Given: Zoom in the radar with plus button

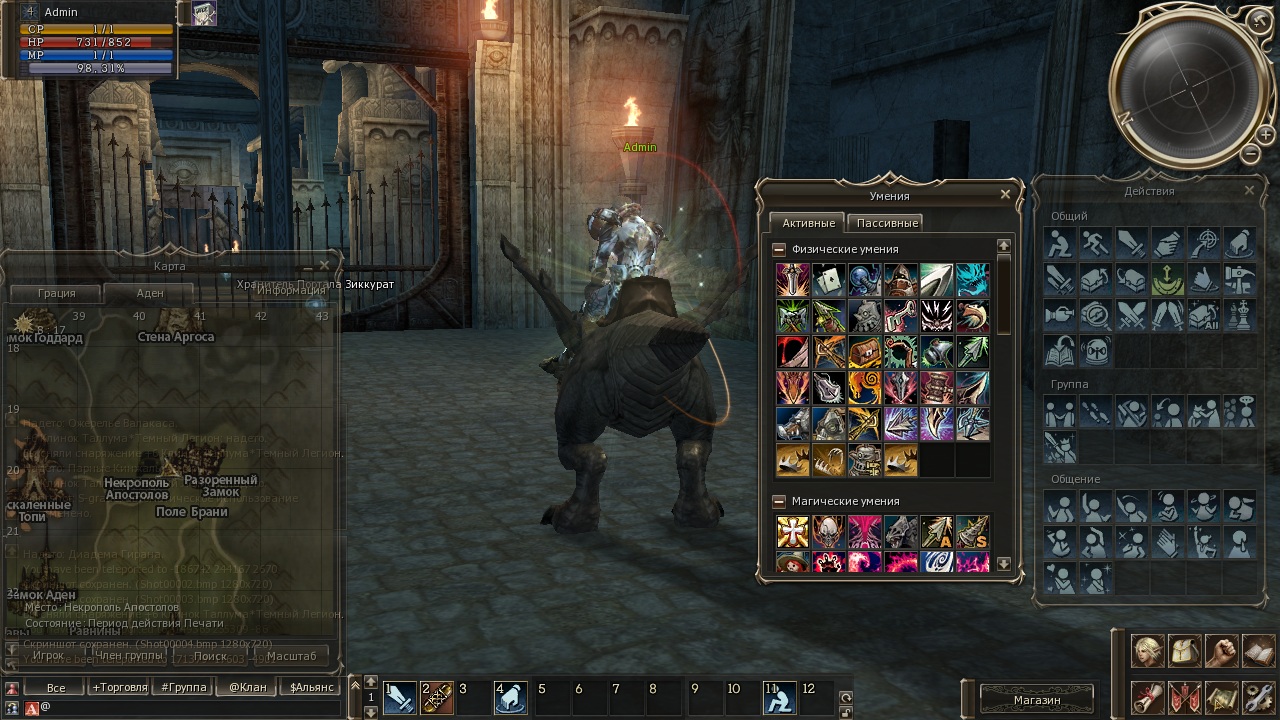Looking at the screenshot, I should tap(1265, 134).
